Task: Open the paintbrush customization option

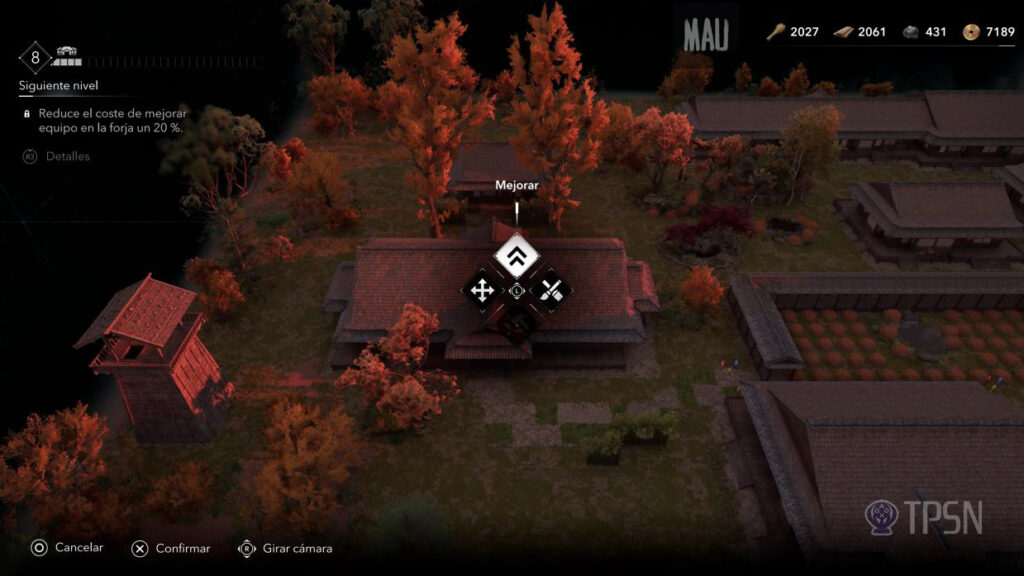Action: 551,291
